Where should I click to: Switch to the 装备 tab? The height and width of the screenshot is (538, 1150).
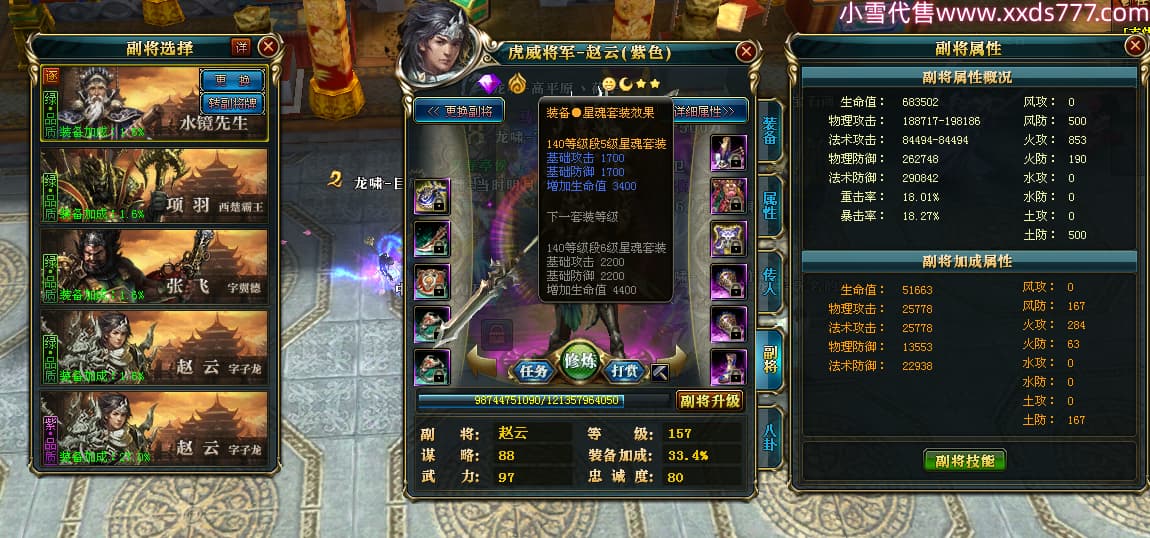point(769,130)
